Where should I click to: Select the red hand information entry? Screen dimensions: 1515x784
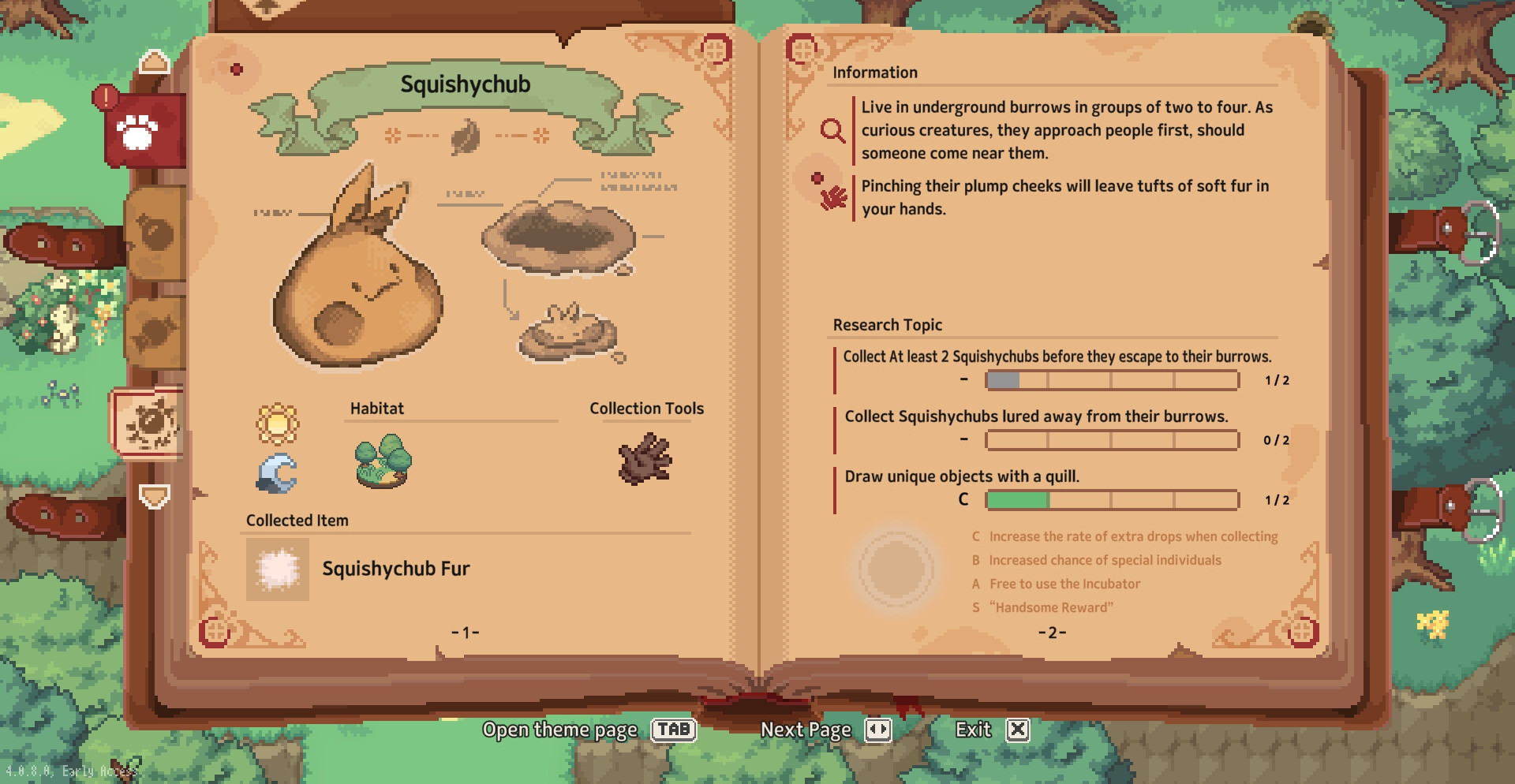coord(832,197)
